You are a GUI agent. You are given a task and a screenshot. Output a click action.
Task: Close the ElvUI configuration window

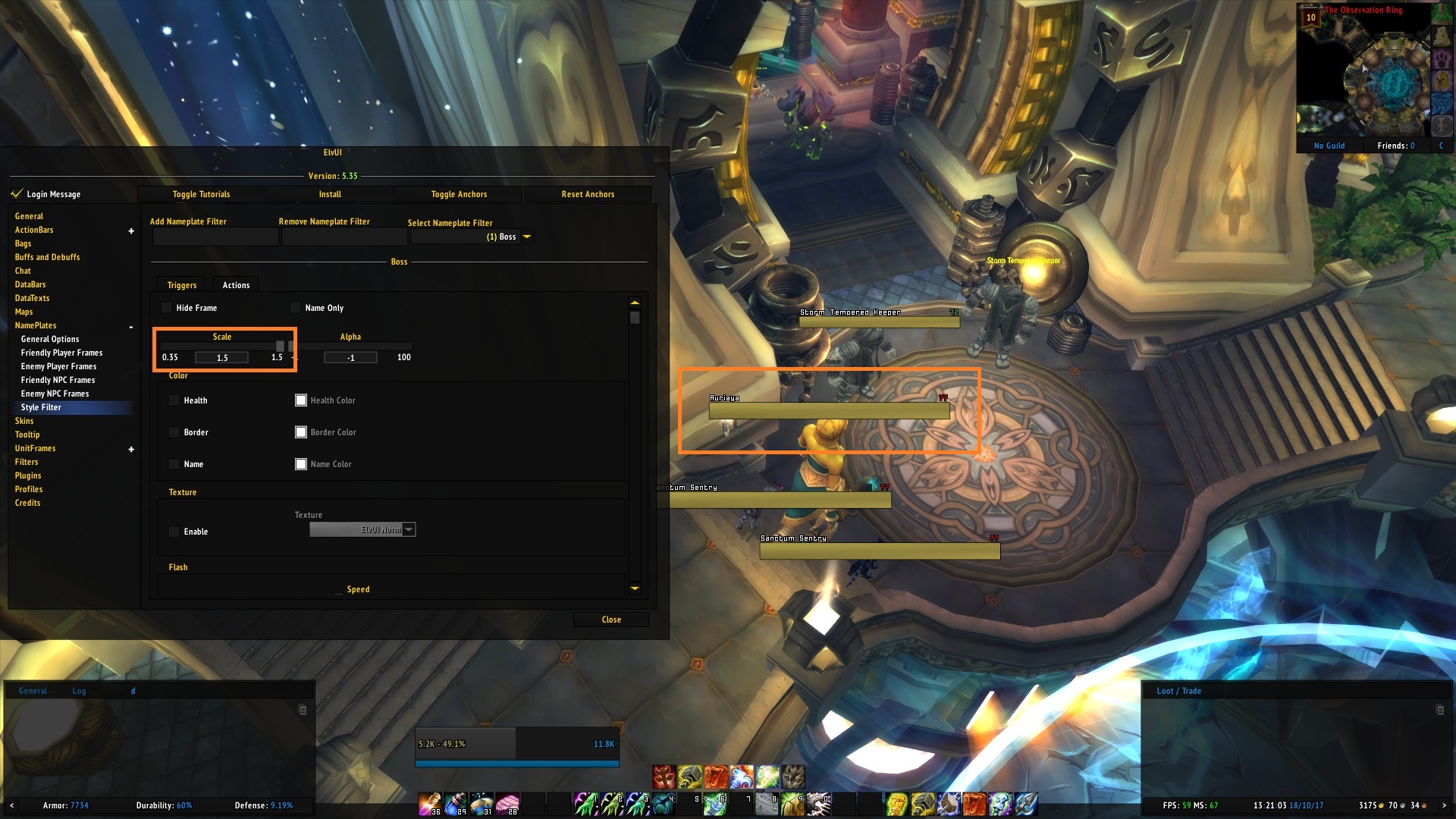(611, 620)
